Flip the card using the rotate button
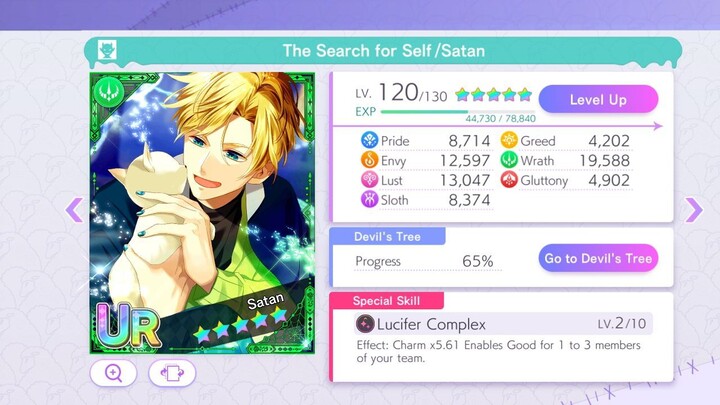 (172, 373)
